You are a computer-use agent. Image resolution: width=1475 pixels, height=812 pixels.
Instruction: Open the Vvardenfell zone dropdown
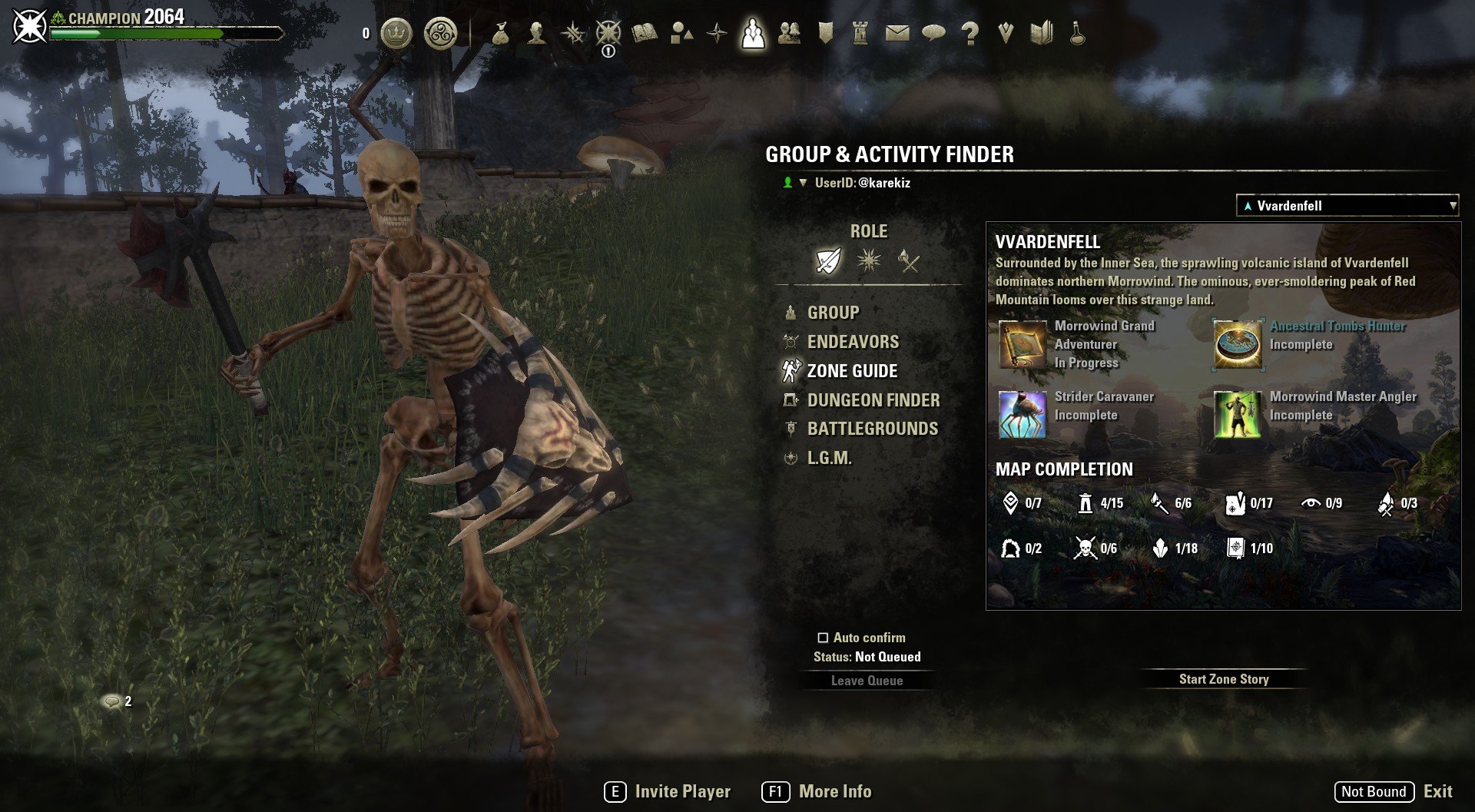[1347, 206]
